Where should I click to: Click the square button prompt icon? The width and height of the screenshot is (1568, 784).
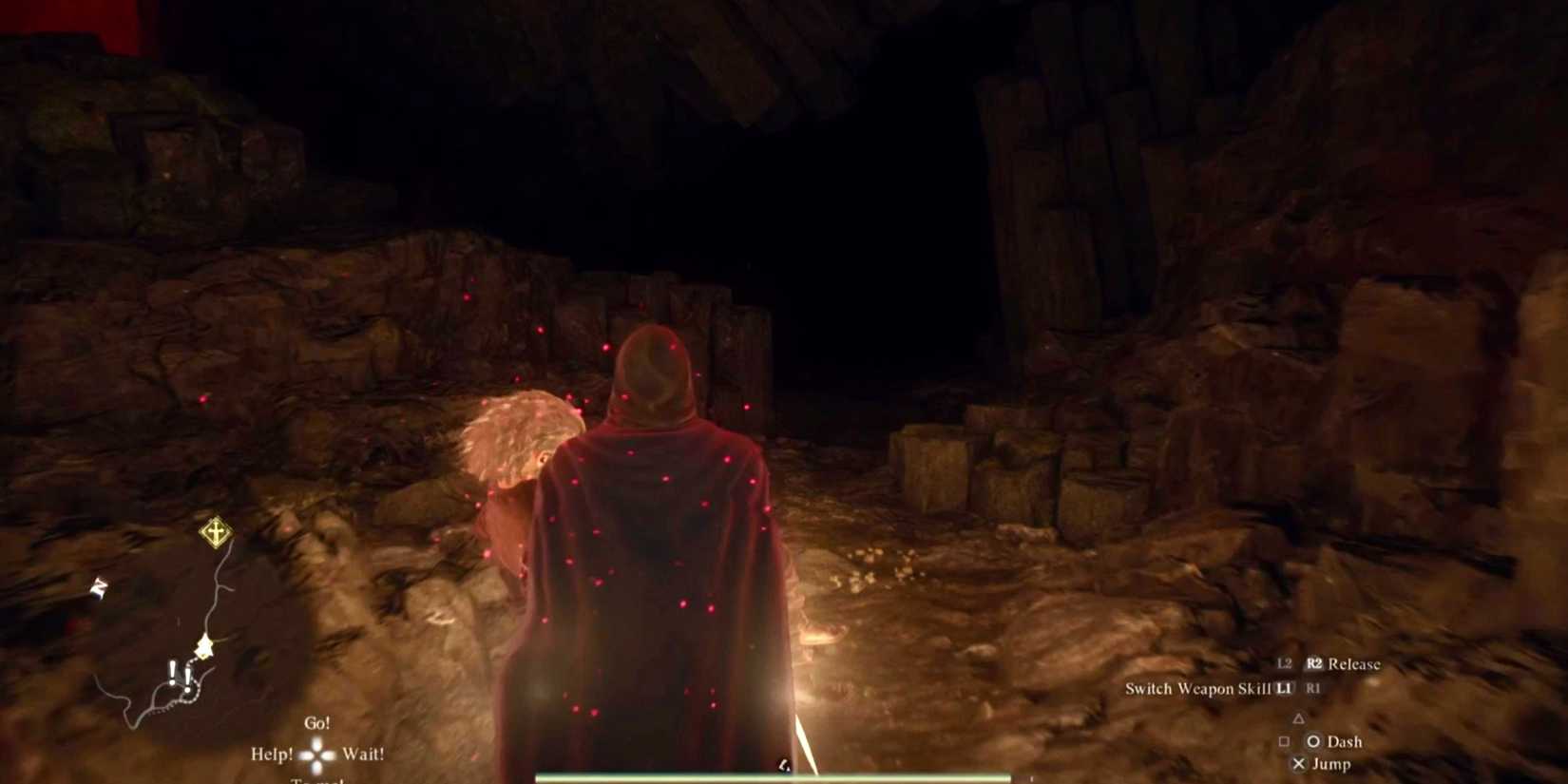pyautogui.click(x=1285, y=742)
